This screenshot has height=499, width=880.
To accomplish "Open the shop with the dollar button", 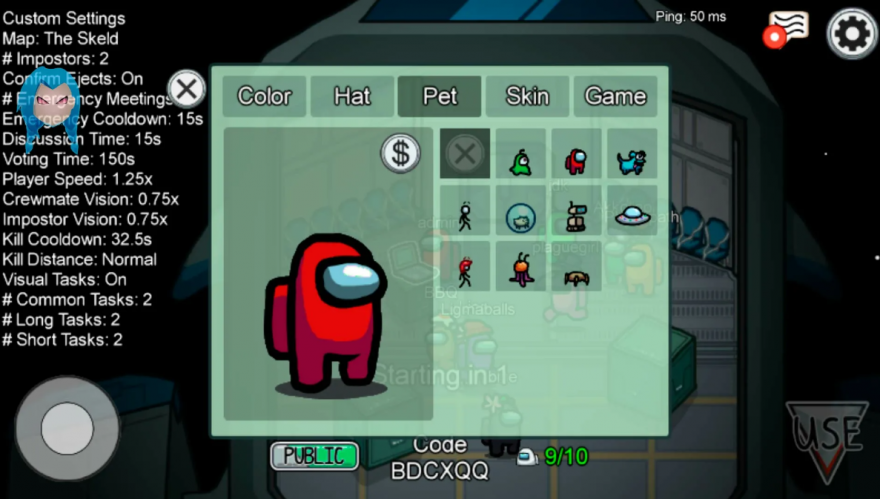I will click(401, 153).
